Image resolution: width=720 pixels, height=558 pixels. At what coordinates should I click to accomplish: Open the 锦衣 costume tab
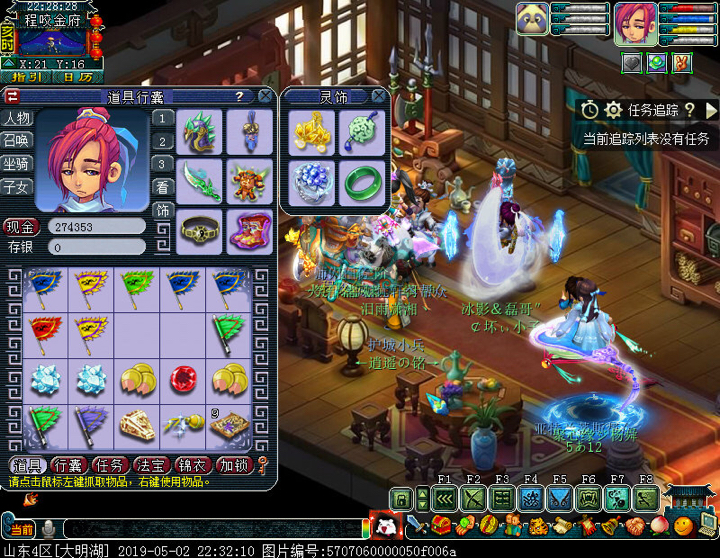click(x=191, y=465)
